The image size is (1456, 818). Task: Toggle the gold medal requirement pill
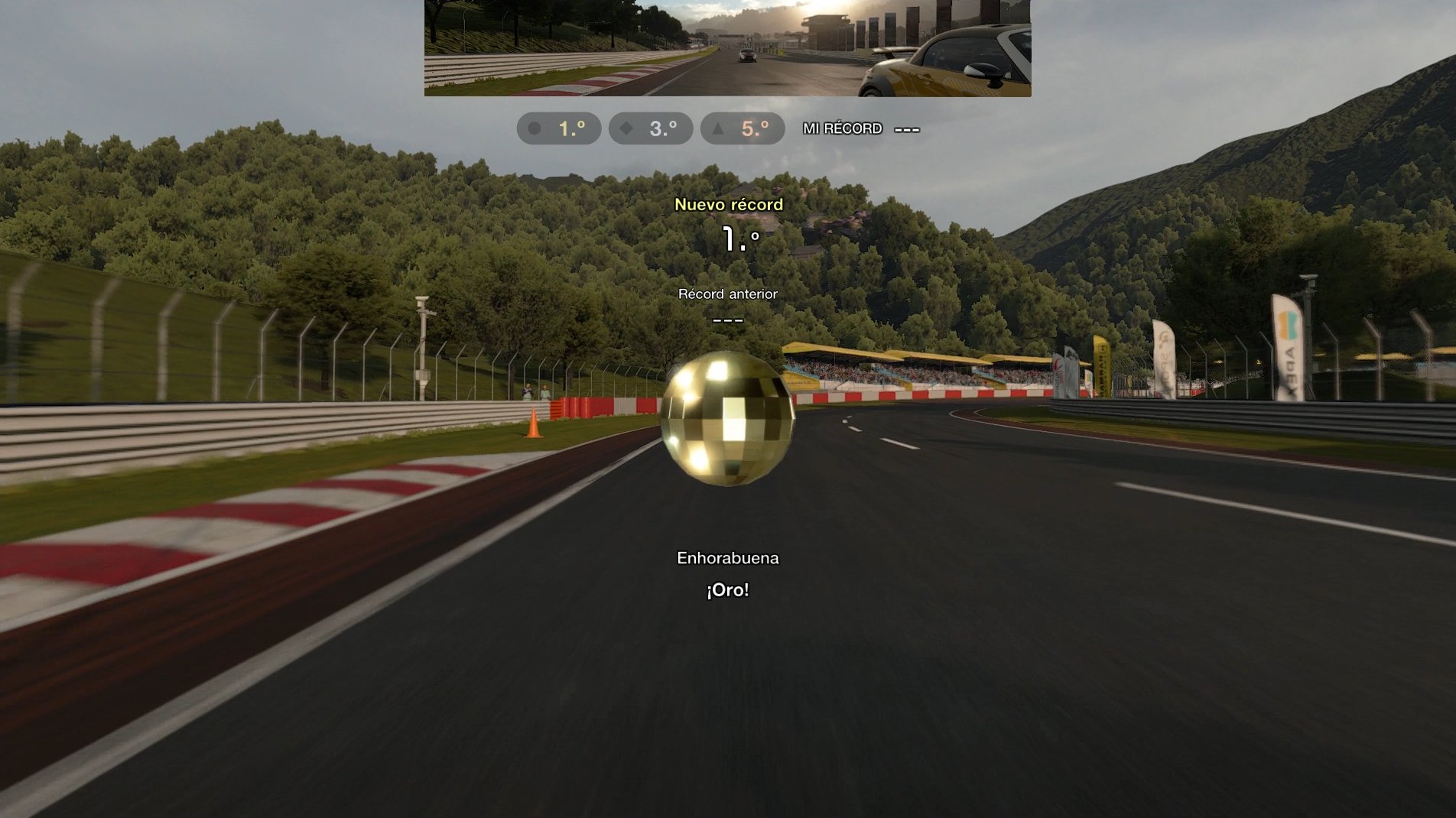click(x=559, y=128)
